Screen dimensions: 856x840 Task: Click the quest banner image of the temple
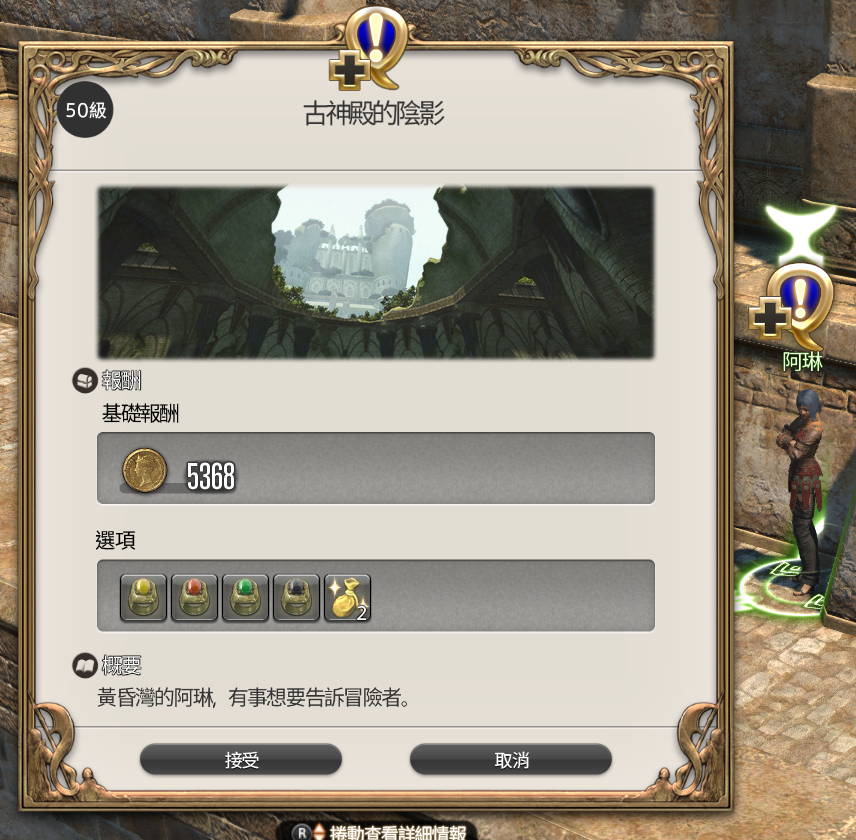[375, 272]
